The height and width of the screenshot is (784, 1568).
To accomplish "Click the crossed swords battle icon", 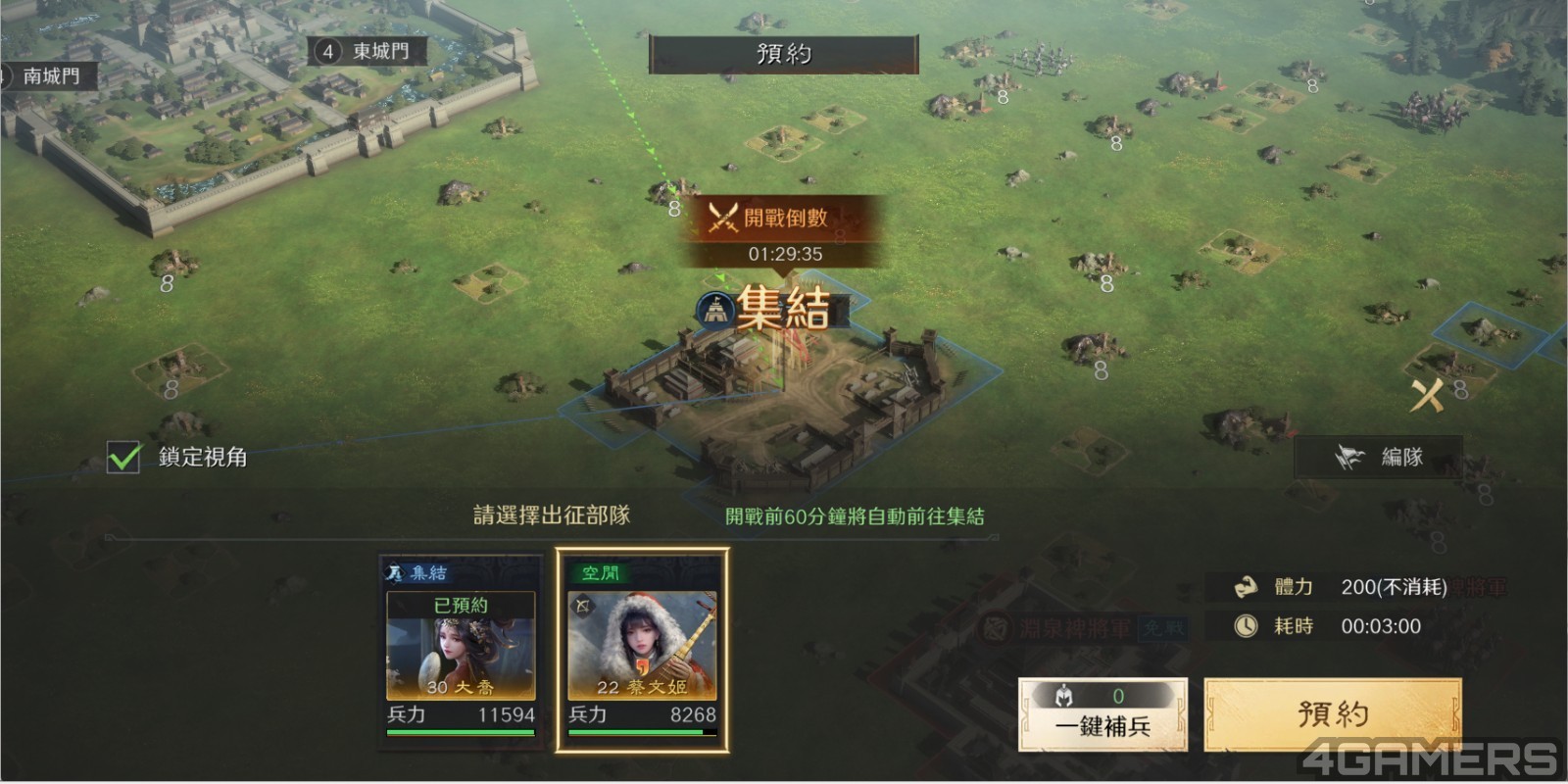I will coord(1427,395).
